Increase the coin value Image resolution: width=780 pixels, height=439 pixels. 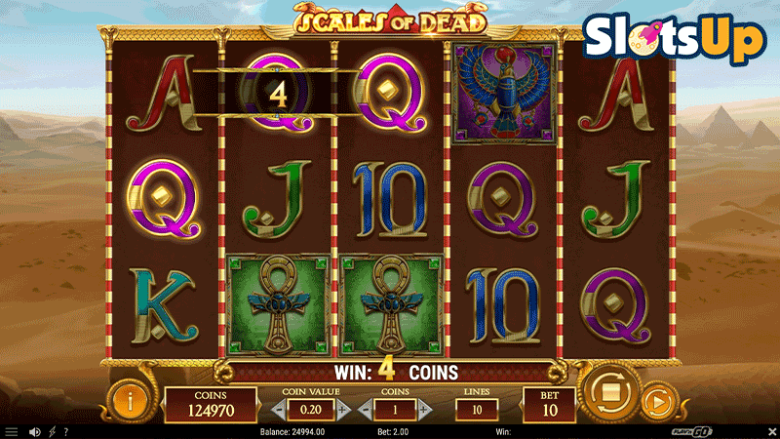(x=342, y=409)
